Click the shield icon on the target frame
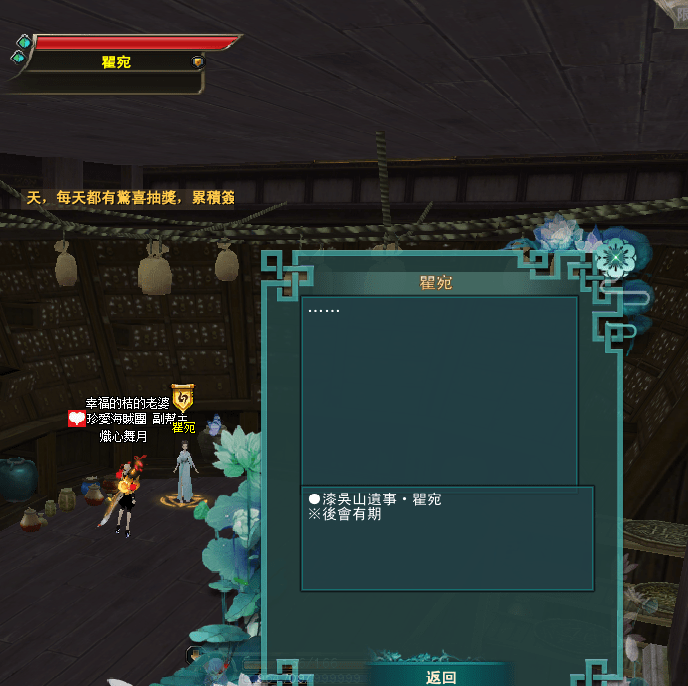Viewport: 688px width, 686px height. pos(197,62)
